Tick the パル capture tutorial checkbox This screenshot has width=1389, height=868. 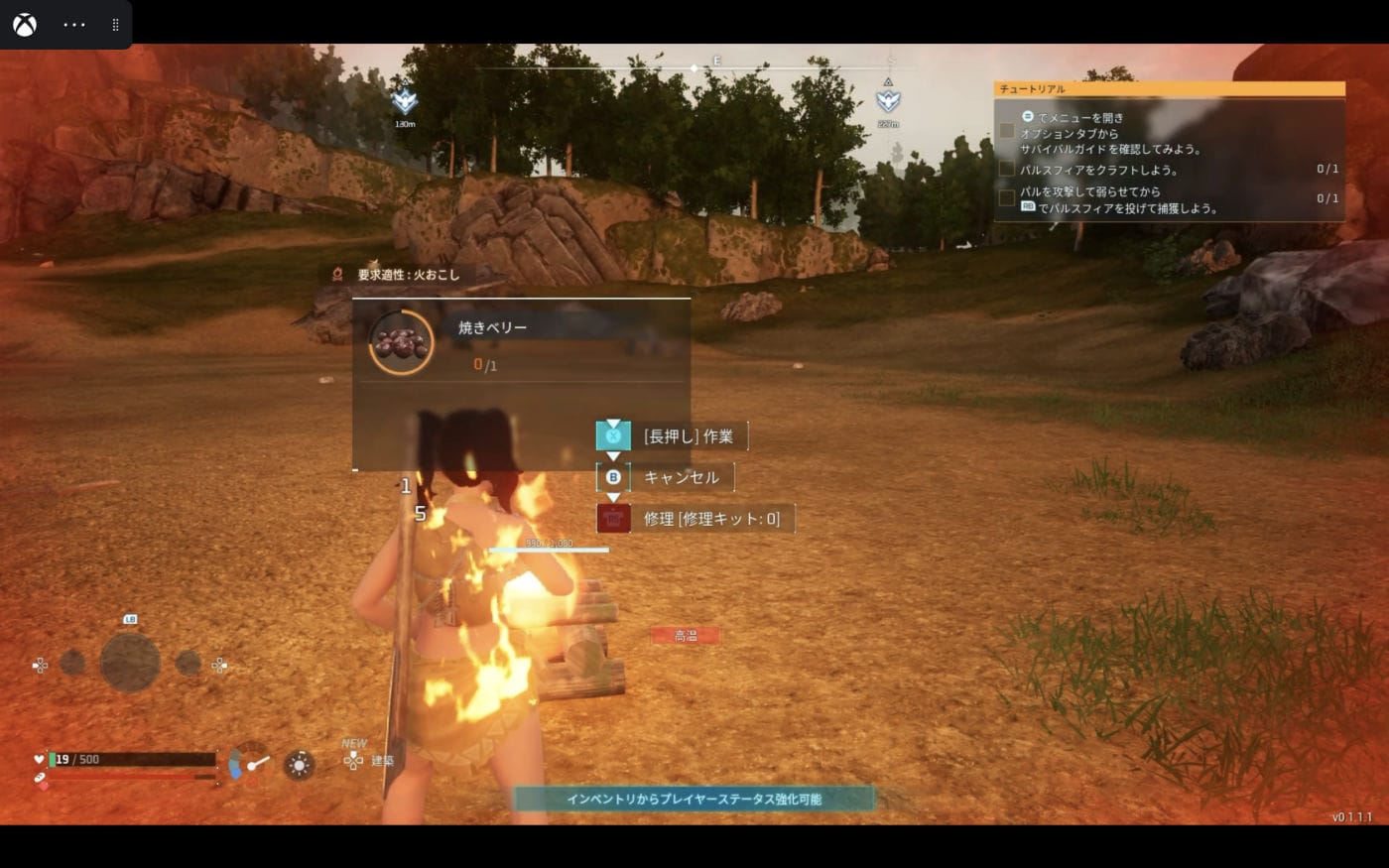(1007, 198)
